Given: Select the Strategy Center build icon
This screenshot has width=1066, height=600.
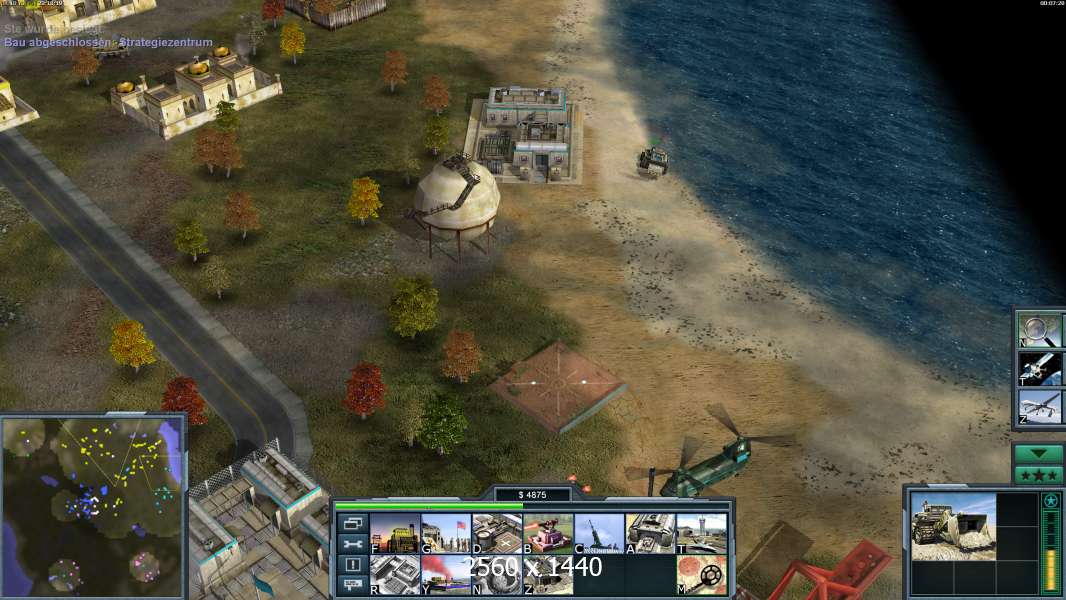Looking at the screenshot, I should pyautogui.click(x=395, y=574).
